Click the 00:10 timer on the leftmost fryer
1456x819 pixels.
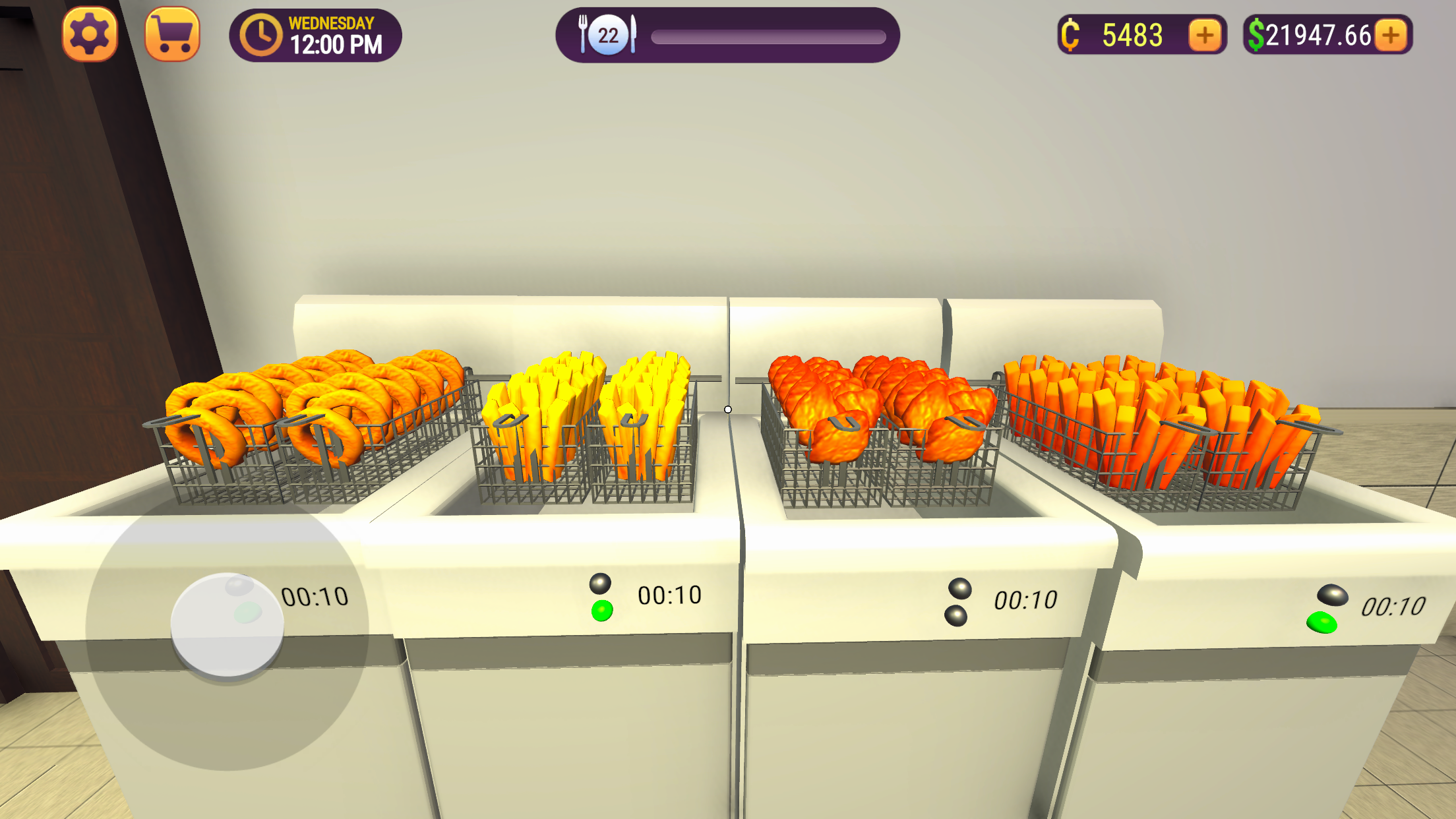[315, 595]
